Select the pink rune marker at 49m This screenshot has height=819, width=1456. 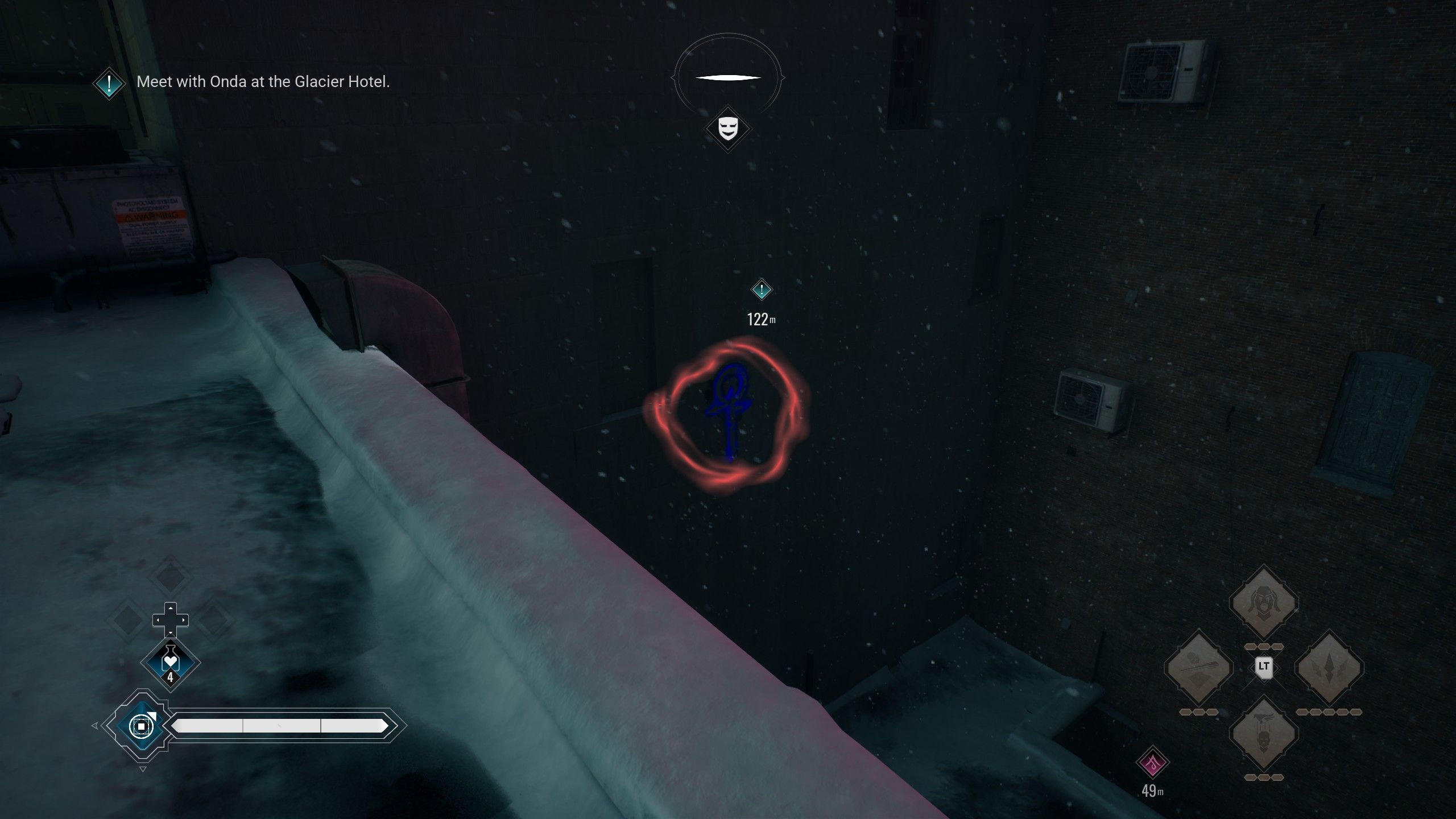1152,763
